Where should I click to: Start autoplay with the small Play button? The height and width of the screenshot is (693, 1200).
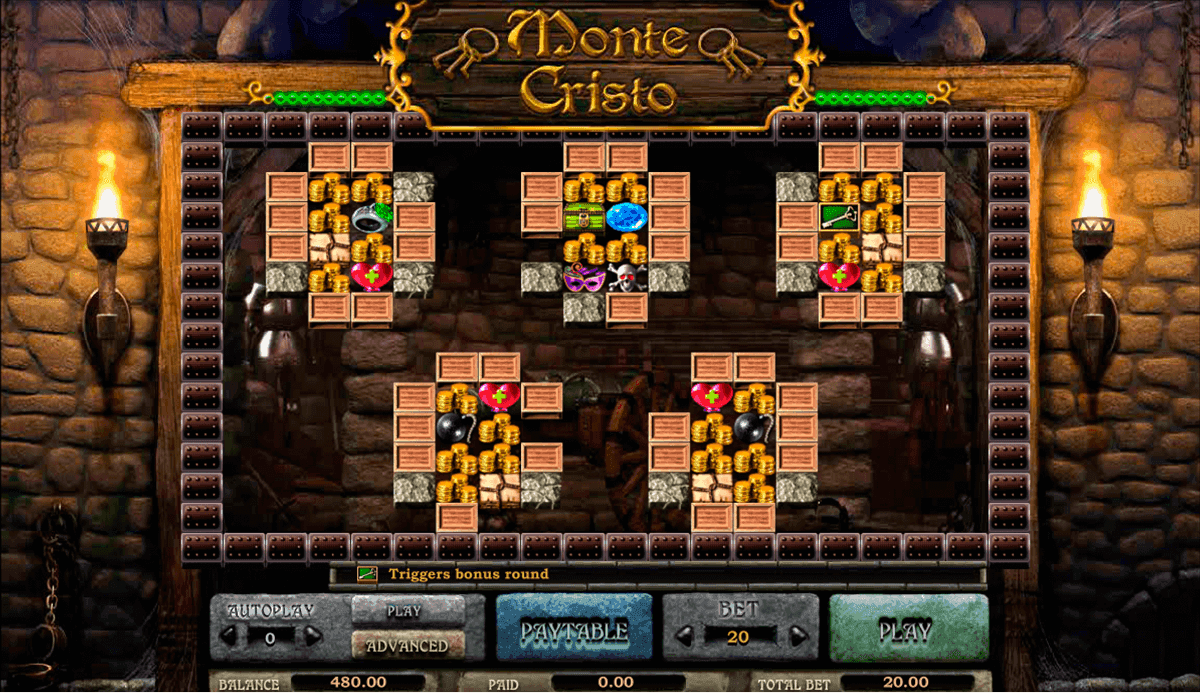408,611
